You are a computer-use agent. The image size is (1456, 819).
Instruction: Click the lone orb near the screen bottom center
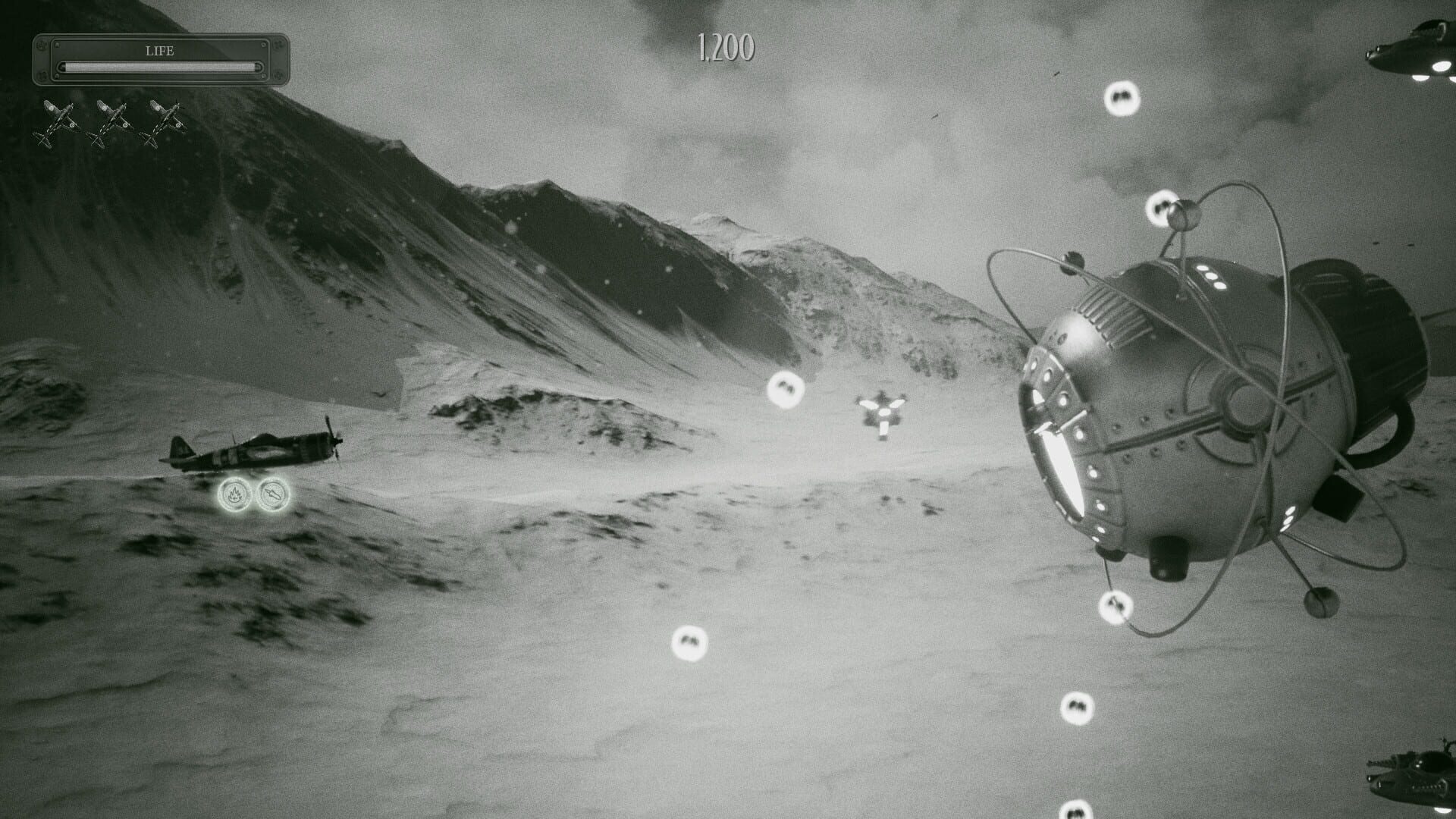[689, 645]
